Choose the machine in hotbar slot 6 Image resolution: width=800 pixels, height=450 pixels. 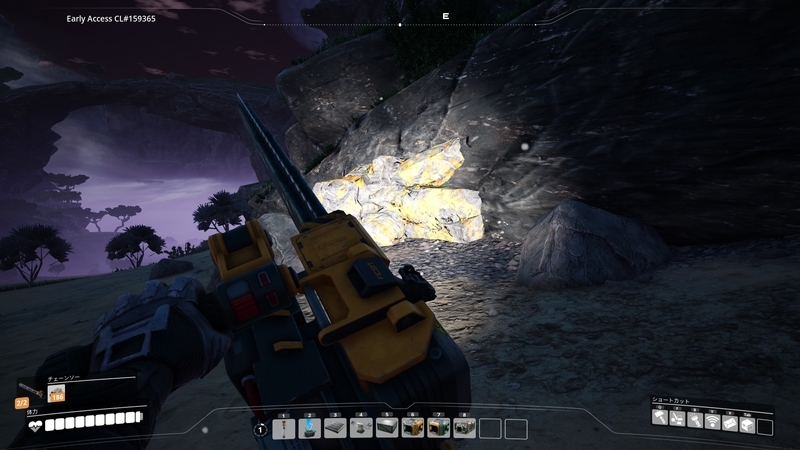pyautogui.click(x=413, y=429)
